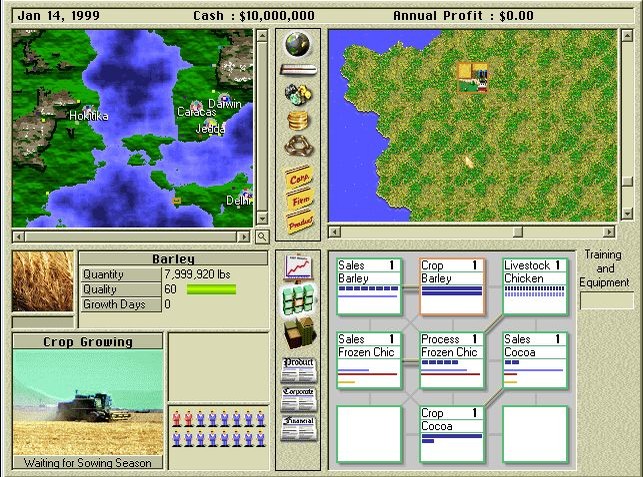Screen dimensions: 643x477
Task: Show the line chart graph view
Action: [x=298, y=270]
